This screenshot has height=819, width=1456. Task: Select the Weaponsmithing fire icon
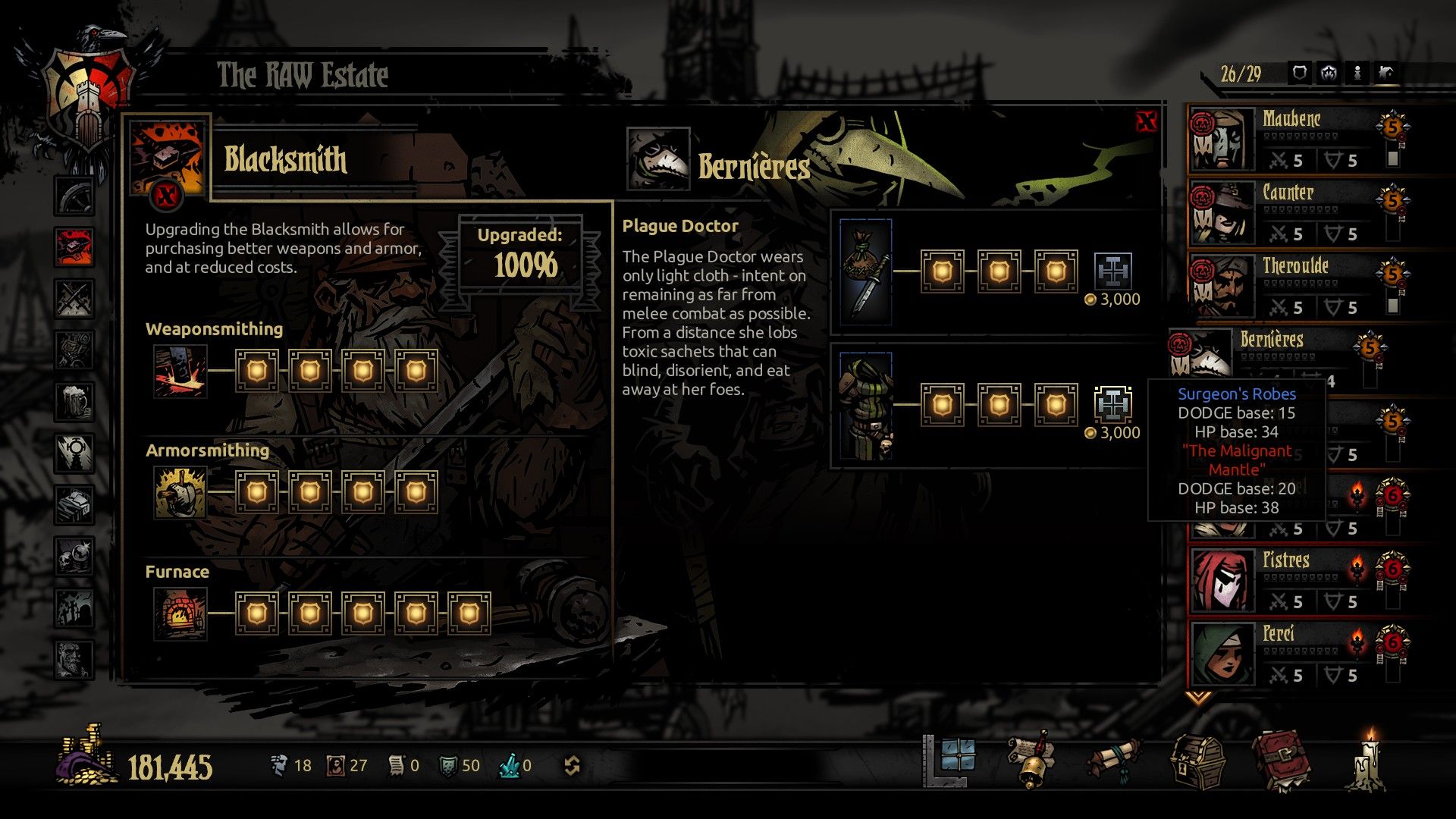pyautogui.click(x=180, y=372)
